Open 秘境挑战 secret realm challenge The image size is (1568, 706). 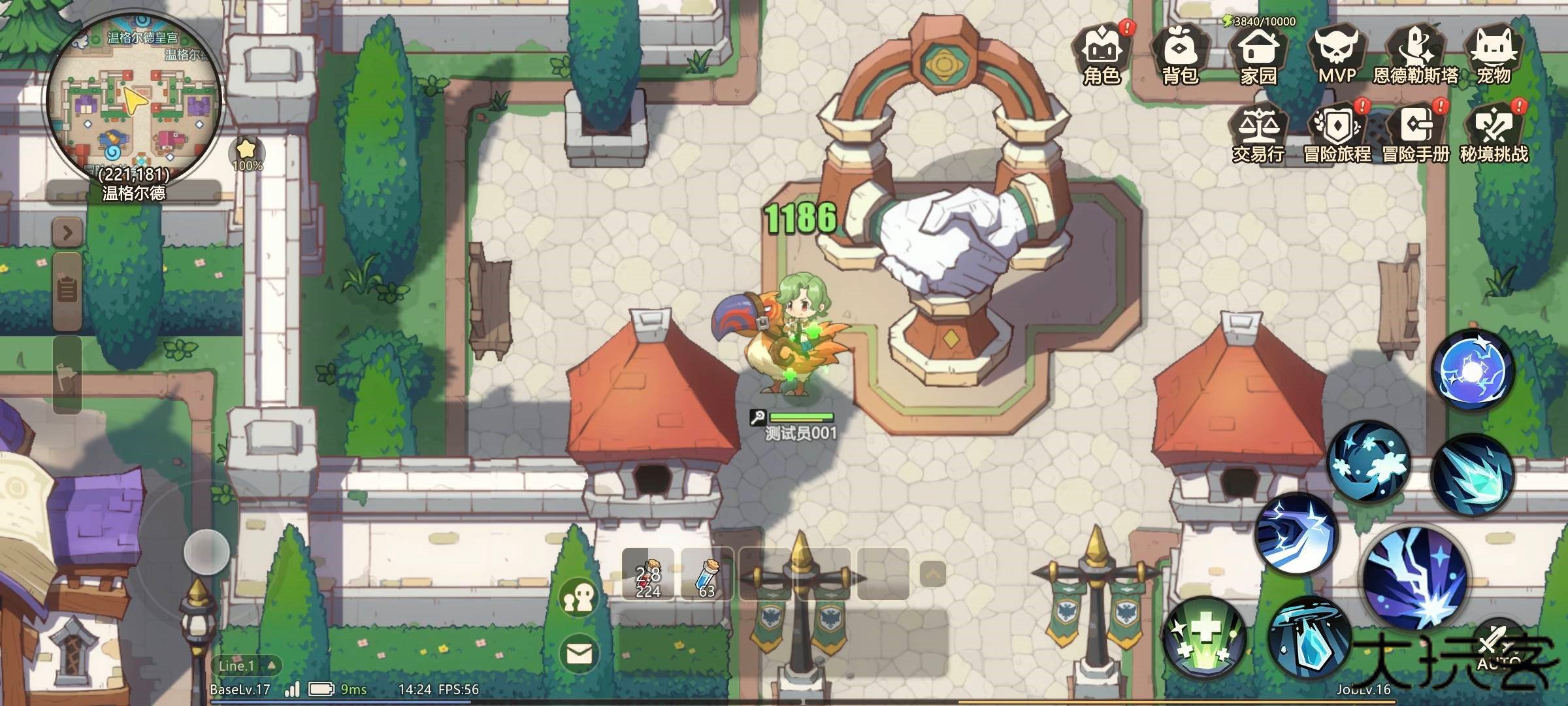1494,134
